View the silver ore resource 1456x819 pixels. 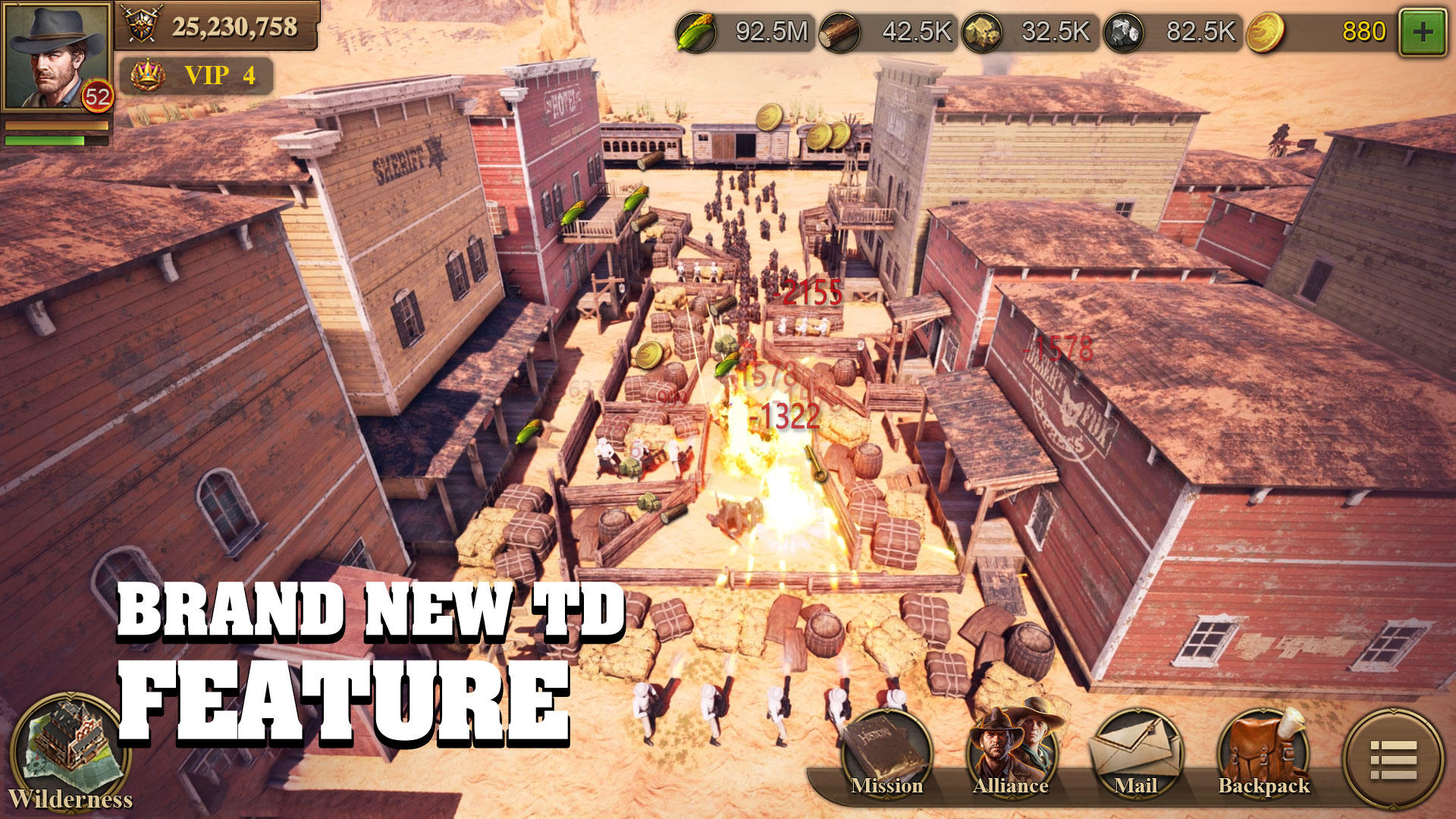1126,32
